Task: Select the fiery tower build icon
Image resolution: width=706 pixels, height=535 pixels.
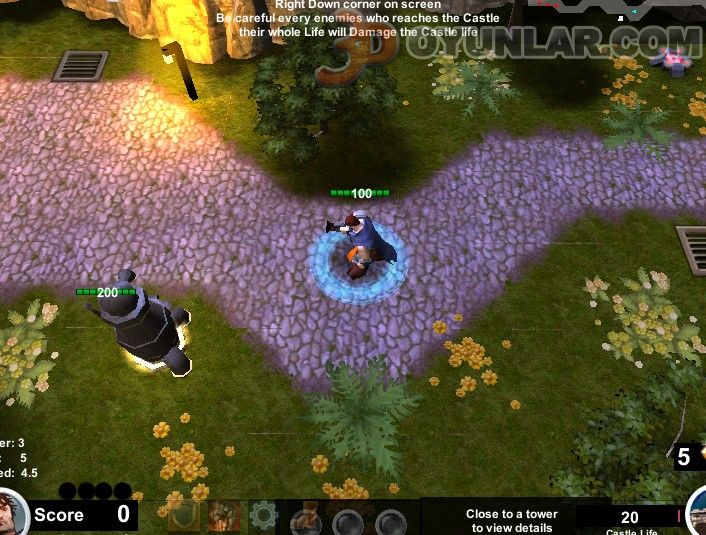Action: coord(223,516)
